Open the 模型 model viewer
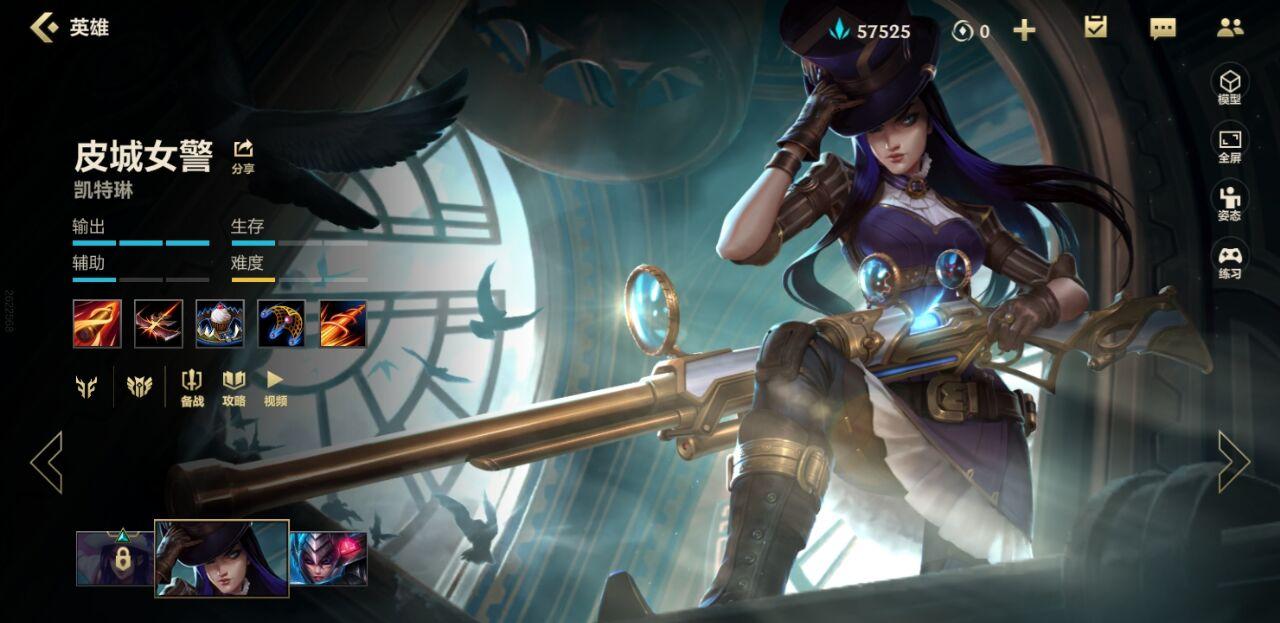This screenshot has width=1280, height=623. tap(1229, 85)
